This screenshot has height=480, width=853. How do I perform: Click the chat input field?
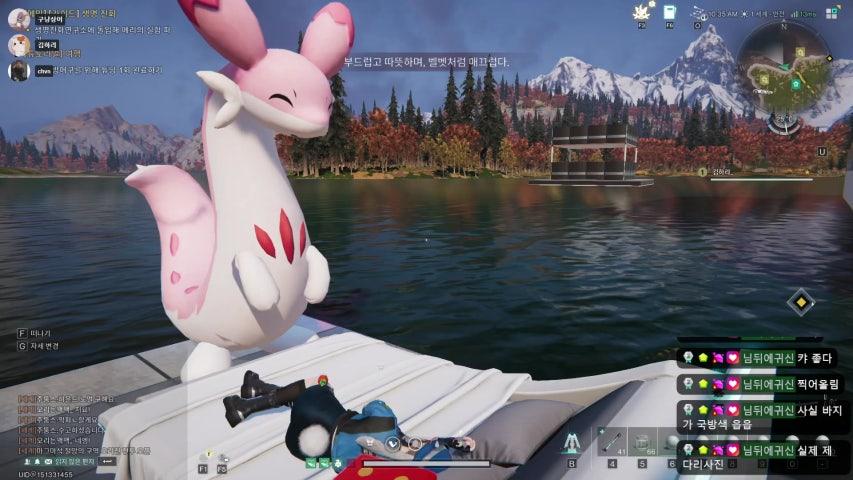tap(73, 461)
